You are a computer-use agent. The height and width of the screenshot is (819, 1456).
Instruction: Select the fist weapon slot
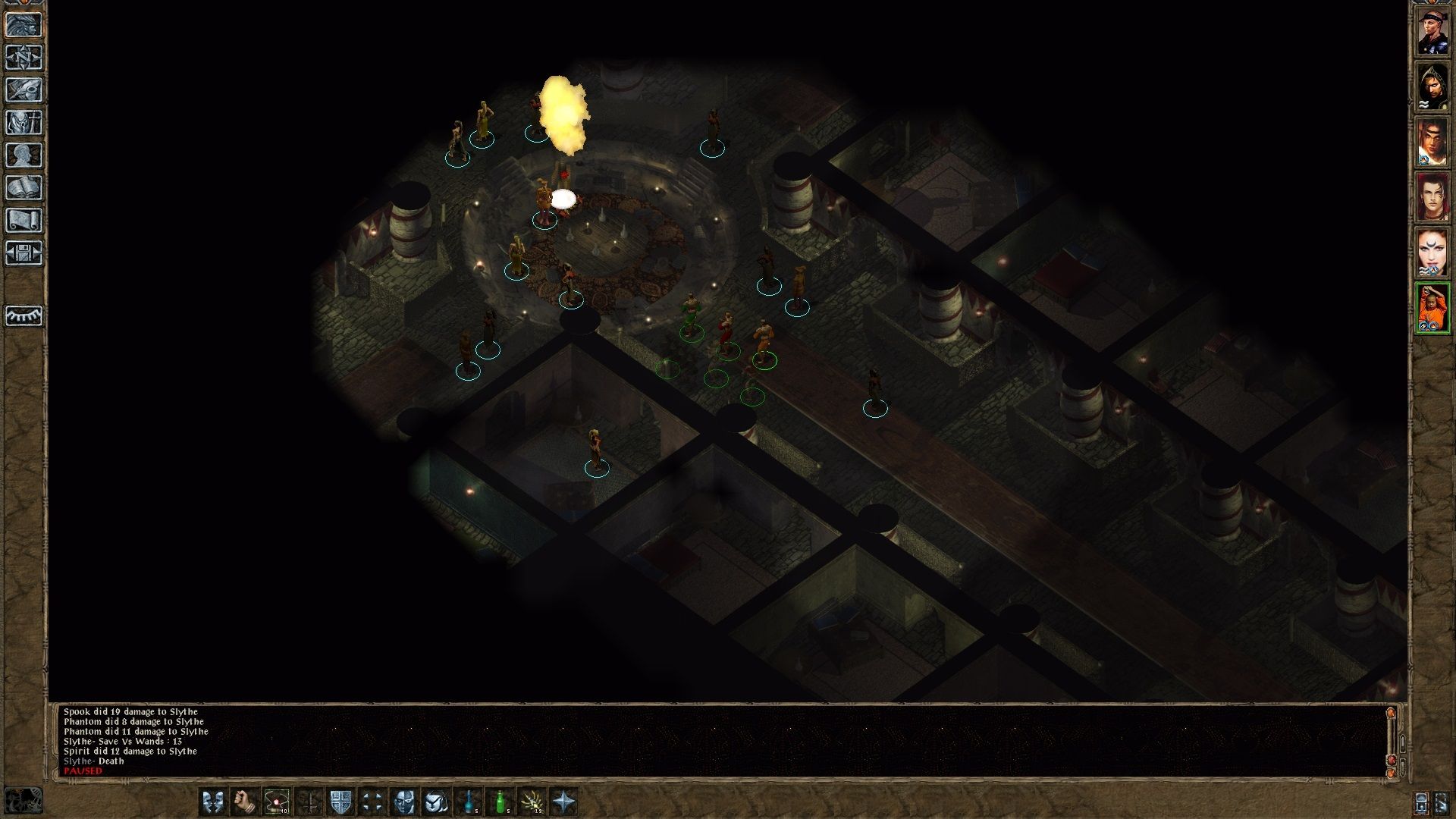pyautogui.click(x=245, y=801)
